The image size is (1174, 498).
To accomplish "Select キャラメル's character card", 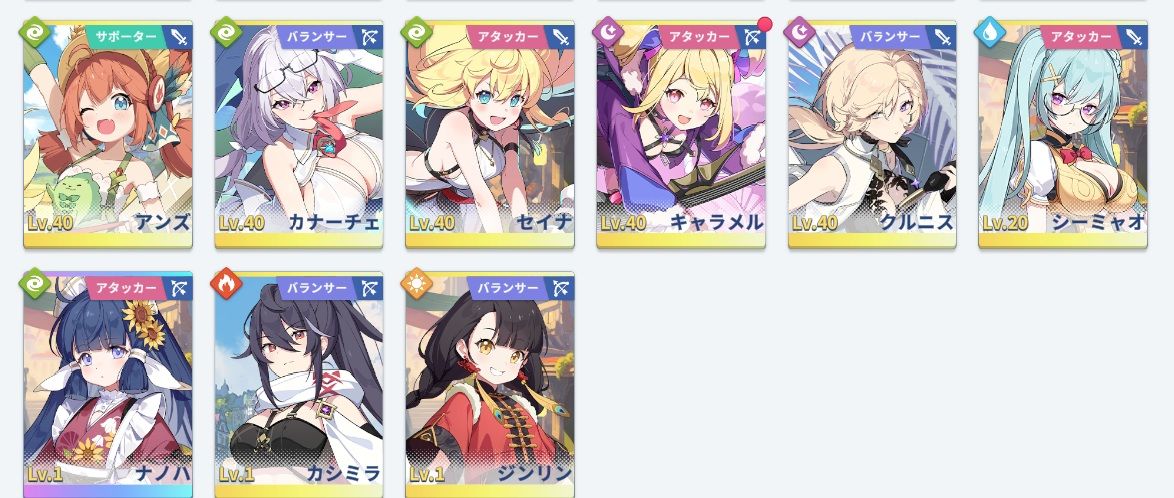I will (x=681, y=135).
